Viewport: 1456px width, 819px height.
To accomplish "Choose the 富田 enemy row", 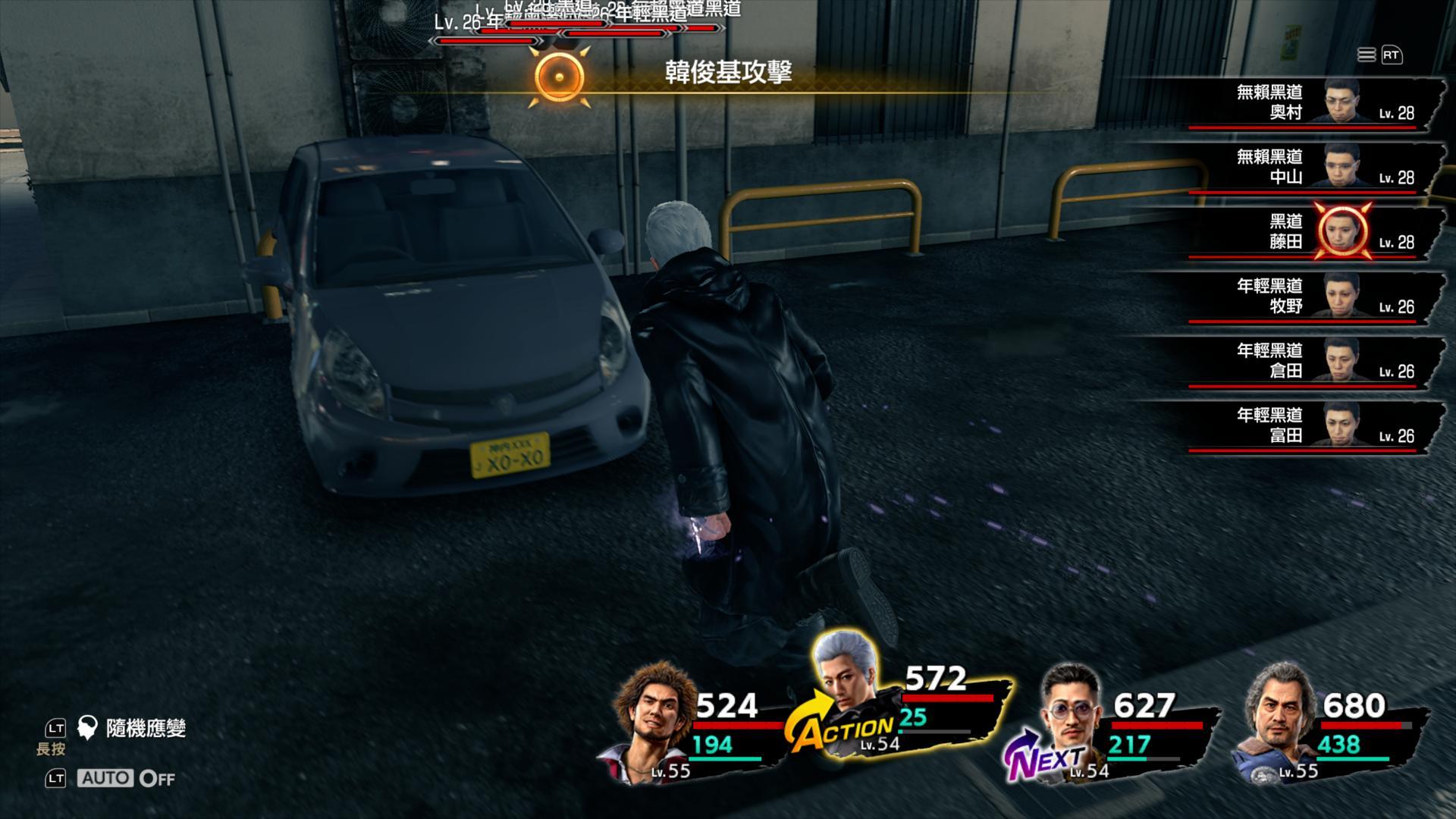I will pyautogui.click(x=1289, y=425).
